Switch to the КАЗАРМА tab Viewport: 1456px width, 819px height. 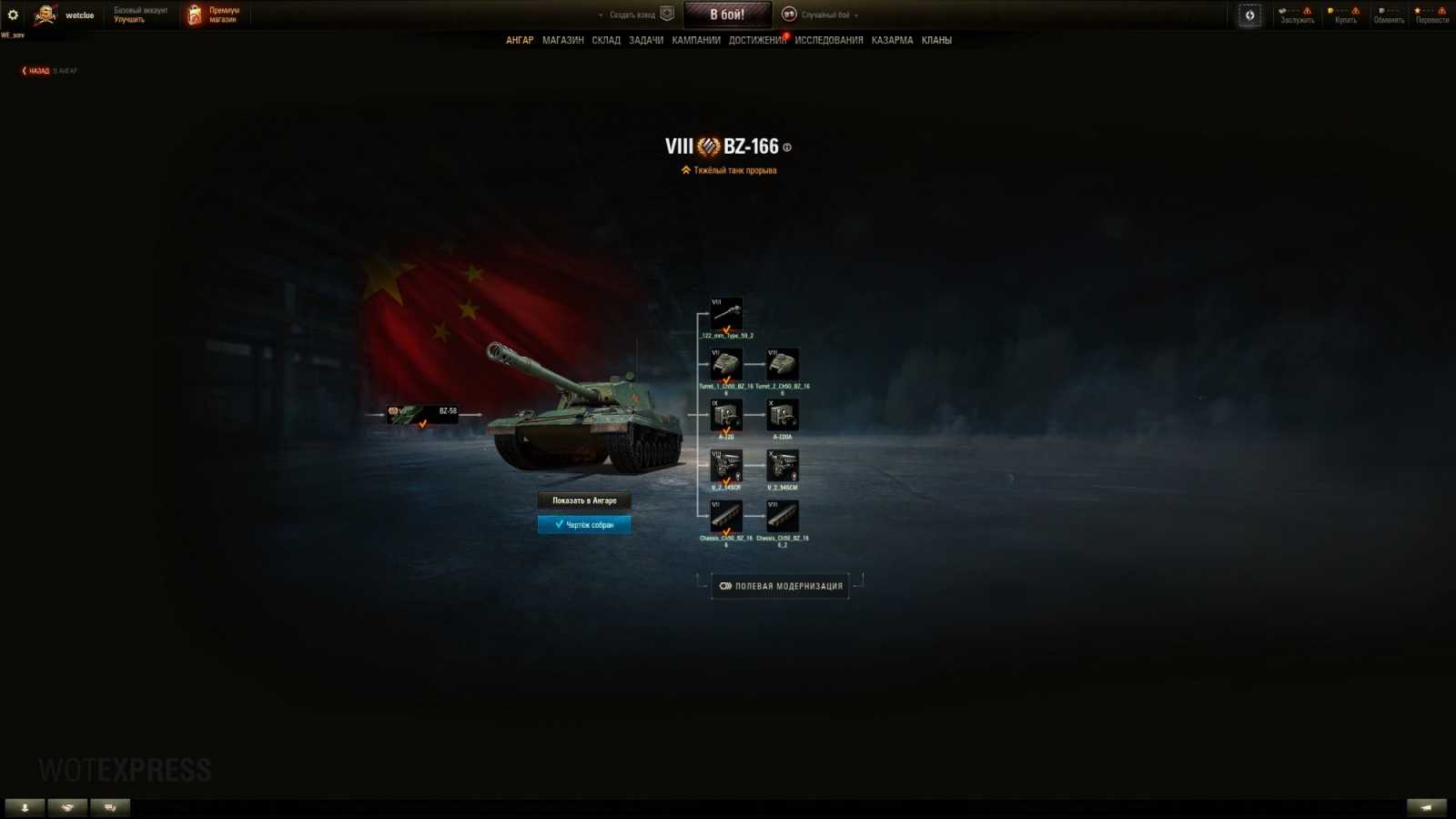pos(894,40)
